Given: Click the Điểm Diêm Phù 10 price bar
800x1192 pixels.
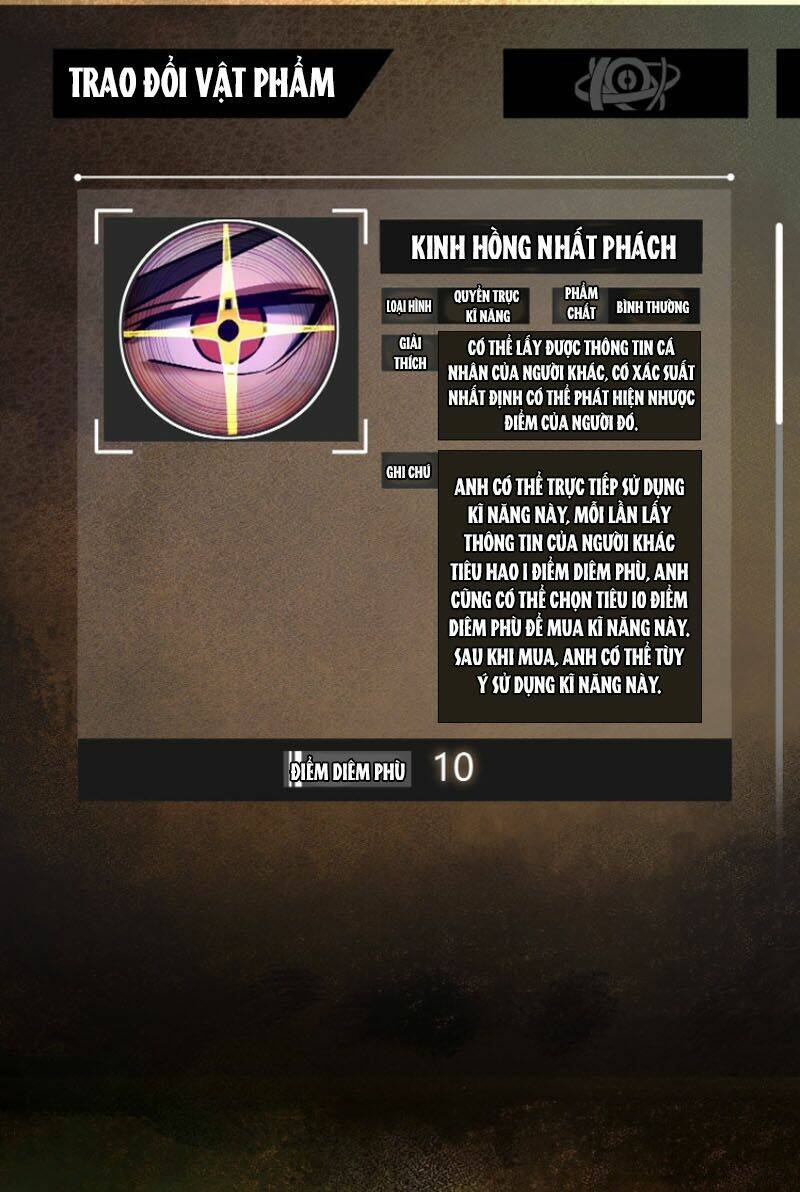Looking at the screenshot, I should pyautogui.click(x=404, y=769).
